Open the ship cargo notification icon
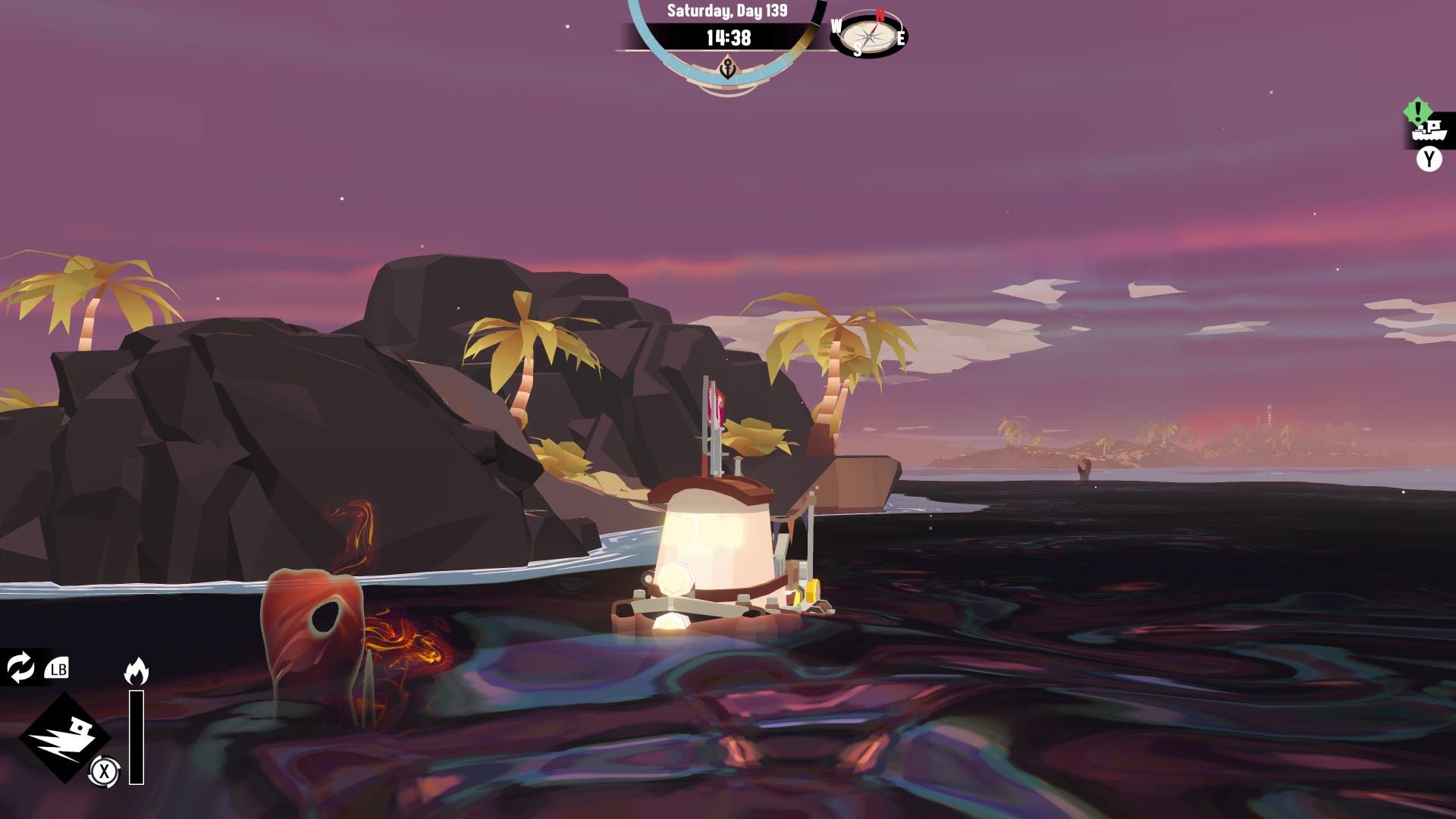The width and height of the screenshot is (1456, 819). tap(1428, 130)
